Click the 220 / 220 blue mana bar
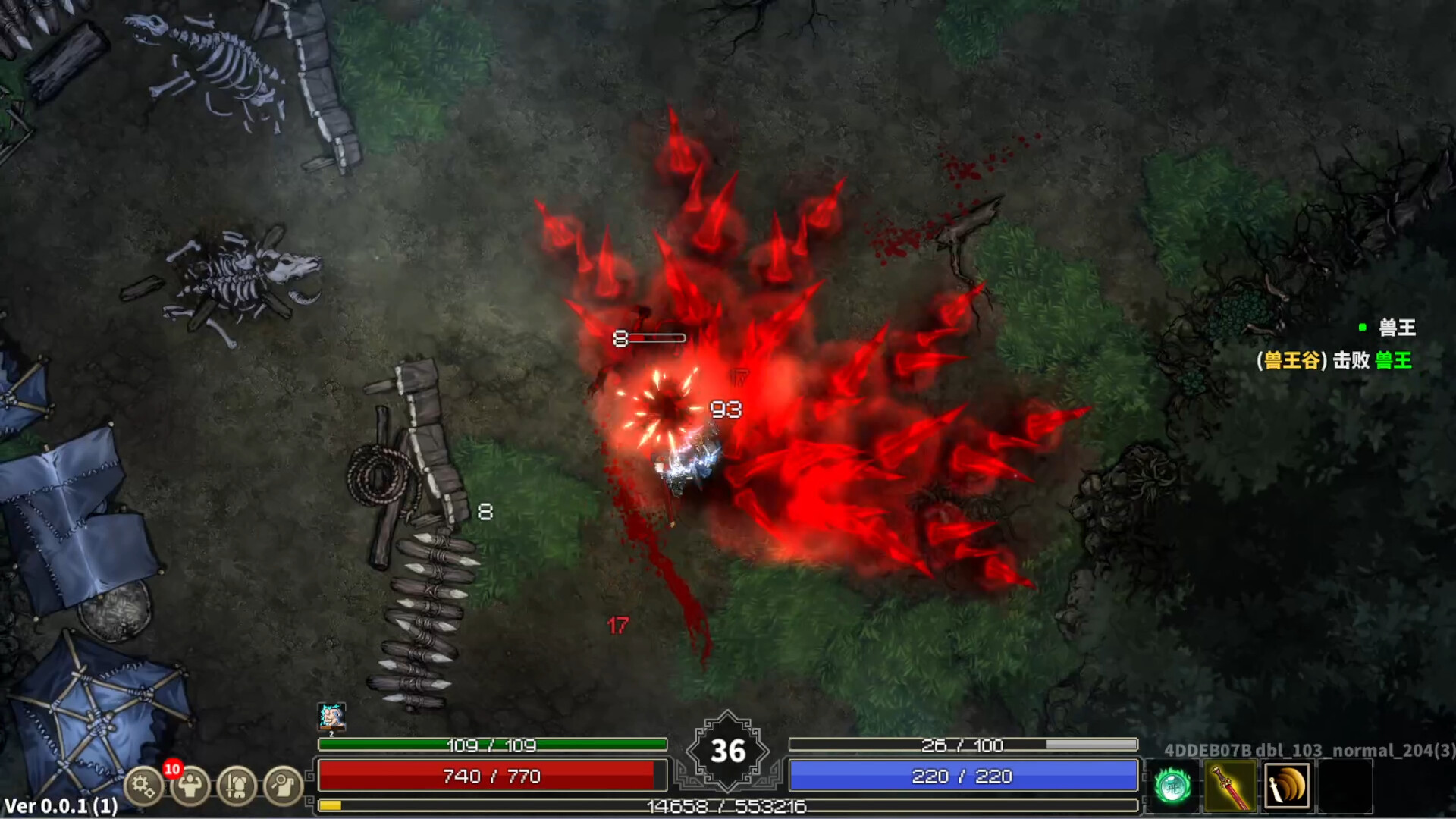1456x819 pixels. [x=963, y=777]
